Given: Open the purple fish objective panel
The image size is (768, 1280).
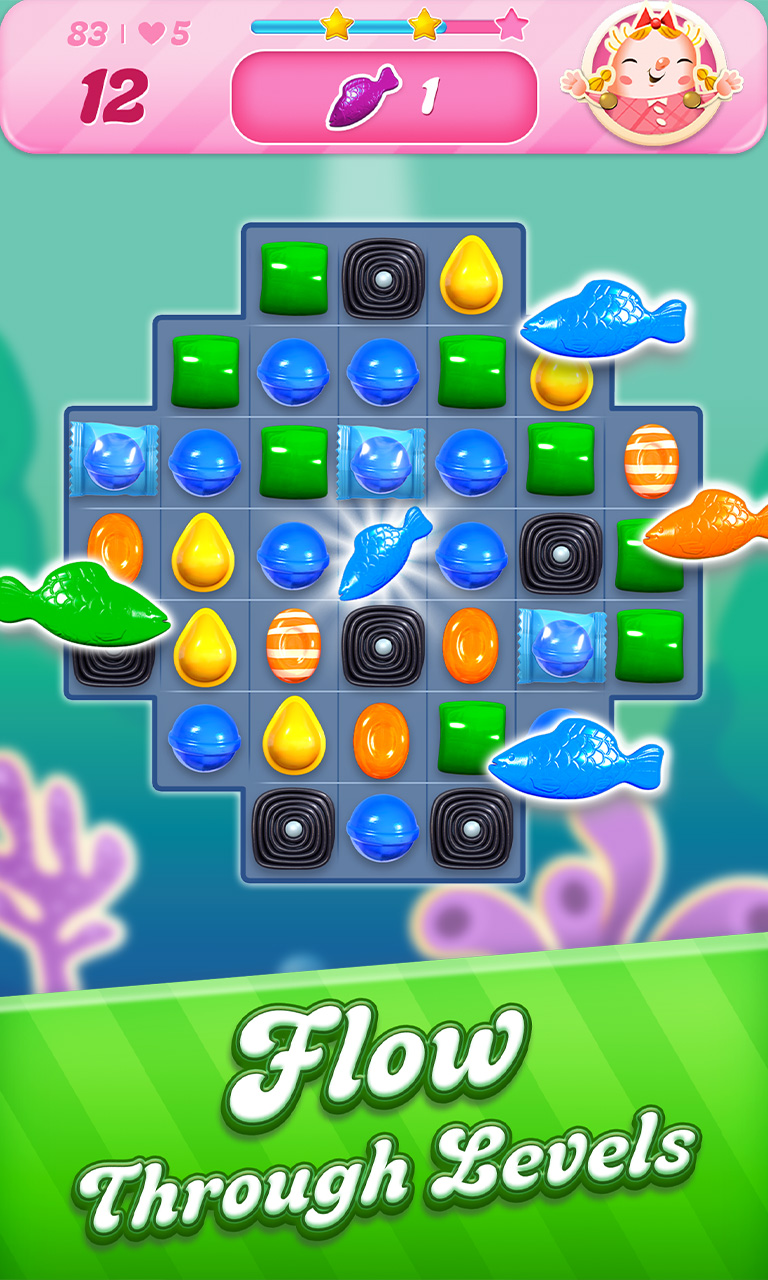Looking at the screenshot, I should pos(384,96).
